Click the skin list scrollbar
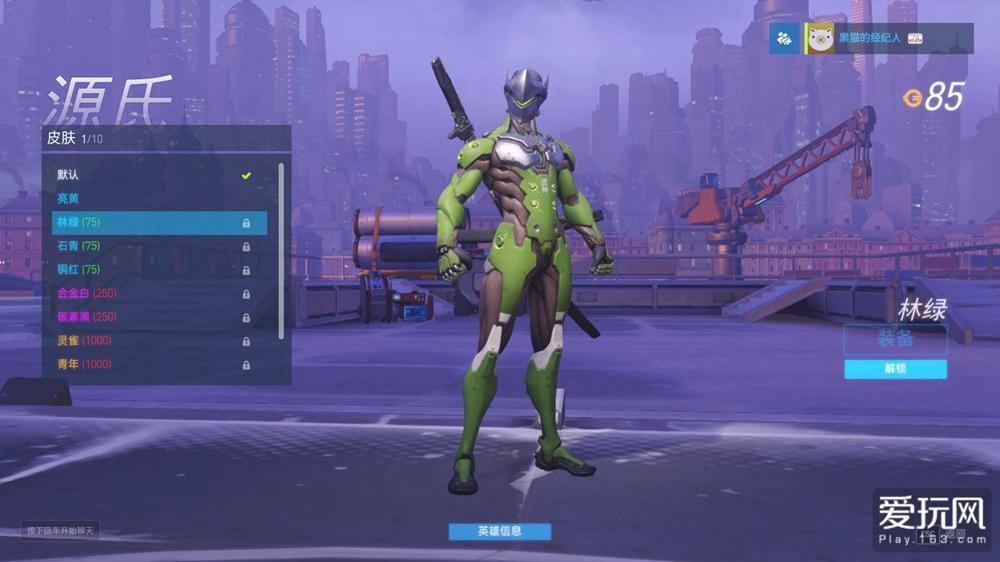The height and width of the screenshot is (562, 1000). pos(281,250)
